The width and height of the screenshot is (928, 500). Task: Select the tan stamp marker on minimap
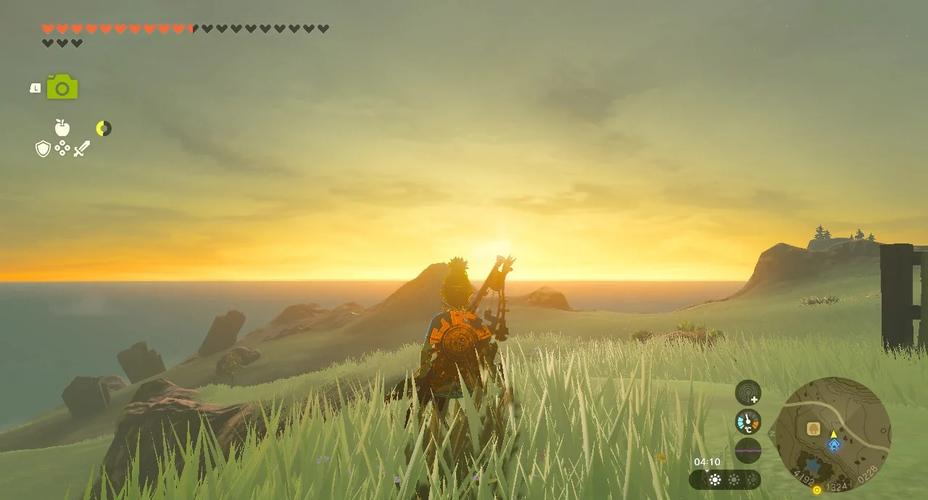coord(813,428)
